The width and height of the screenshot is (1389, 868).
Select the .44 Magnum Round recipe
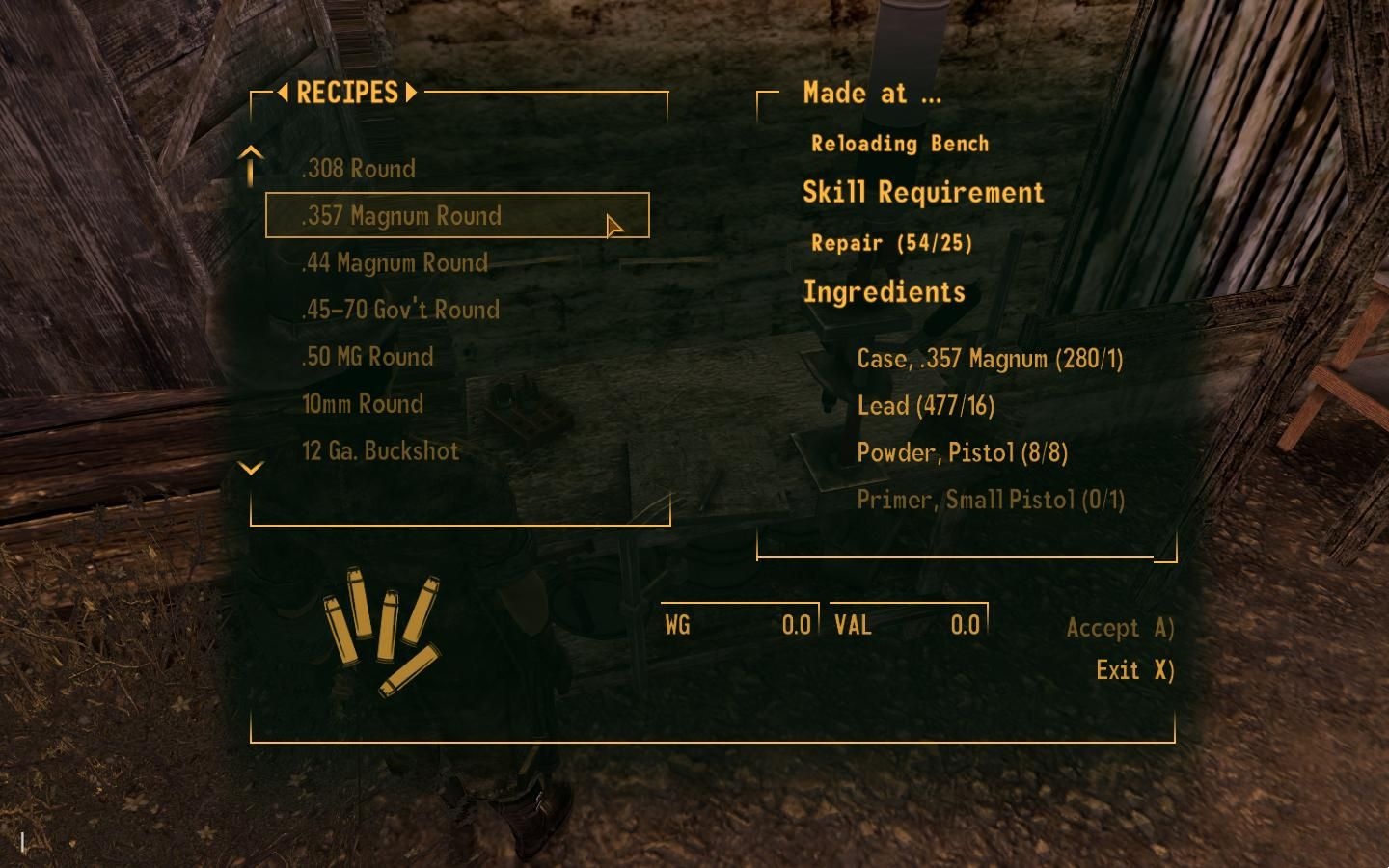[395, 262]
